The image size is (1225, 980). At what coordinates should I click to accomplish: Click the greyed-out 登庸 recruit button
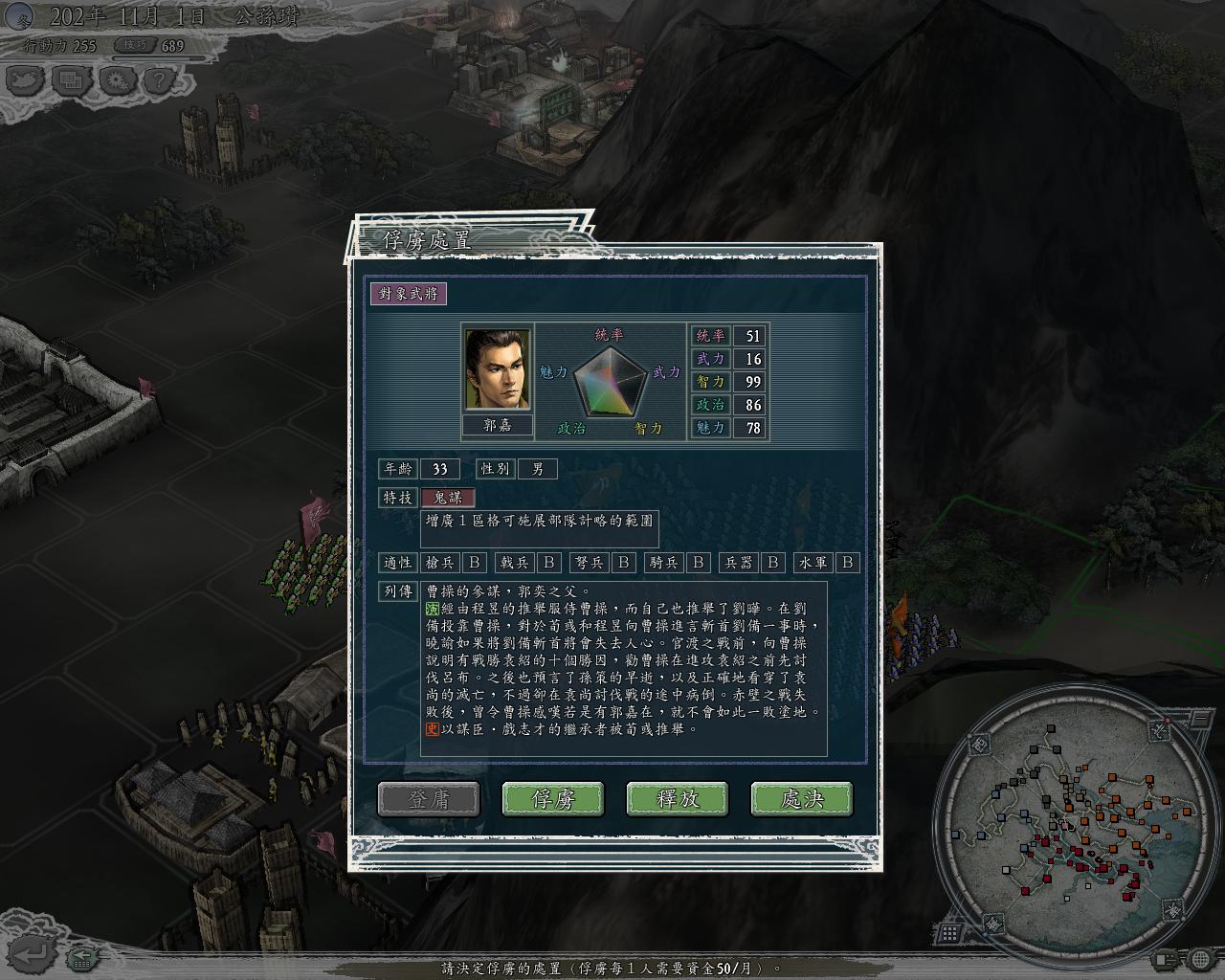click(429, 799)
